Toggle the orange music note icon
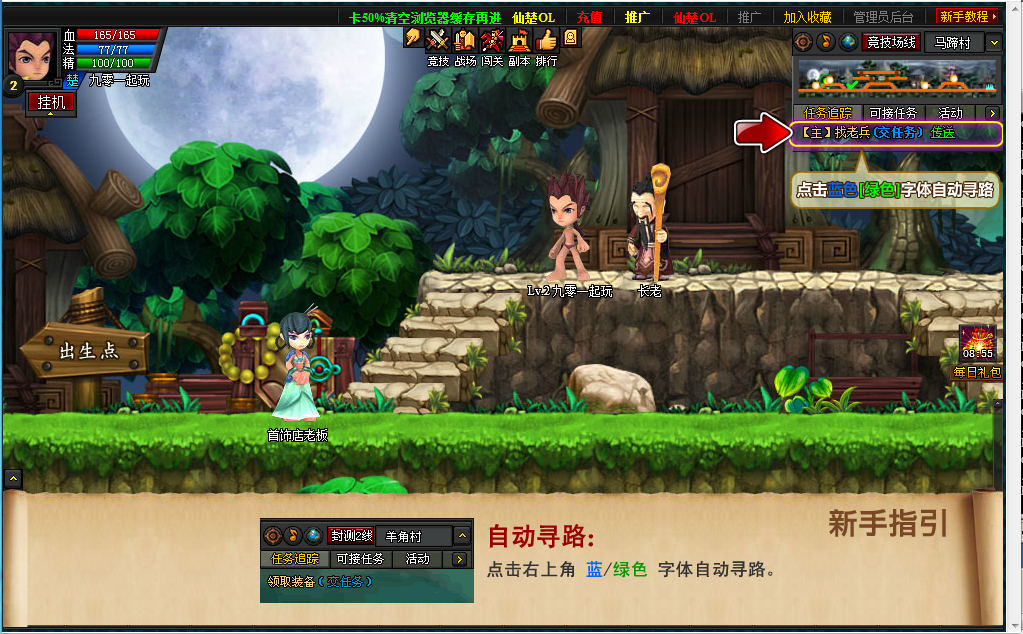 click(x=826, y=43)
